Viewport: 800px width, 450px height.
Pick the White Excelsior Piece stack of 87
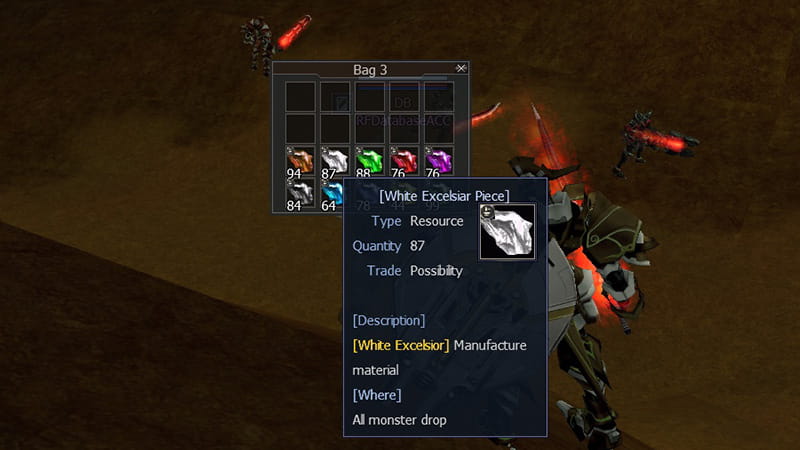(x=334, y=161)
